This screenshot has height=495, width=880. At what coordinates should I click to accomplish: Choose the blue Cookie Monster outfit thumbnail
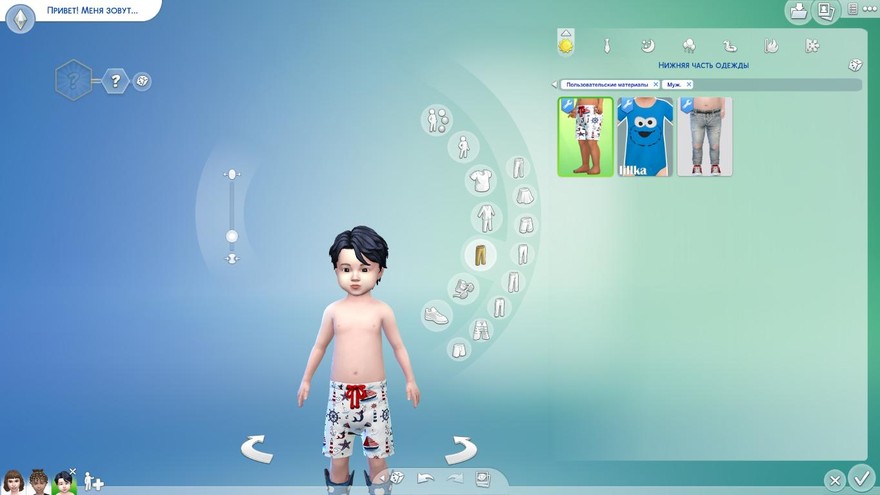[x=645, y=137]
